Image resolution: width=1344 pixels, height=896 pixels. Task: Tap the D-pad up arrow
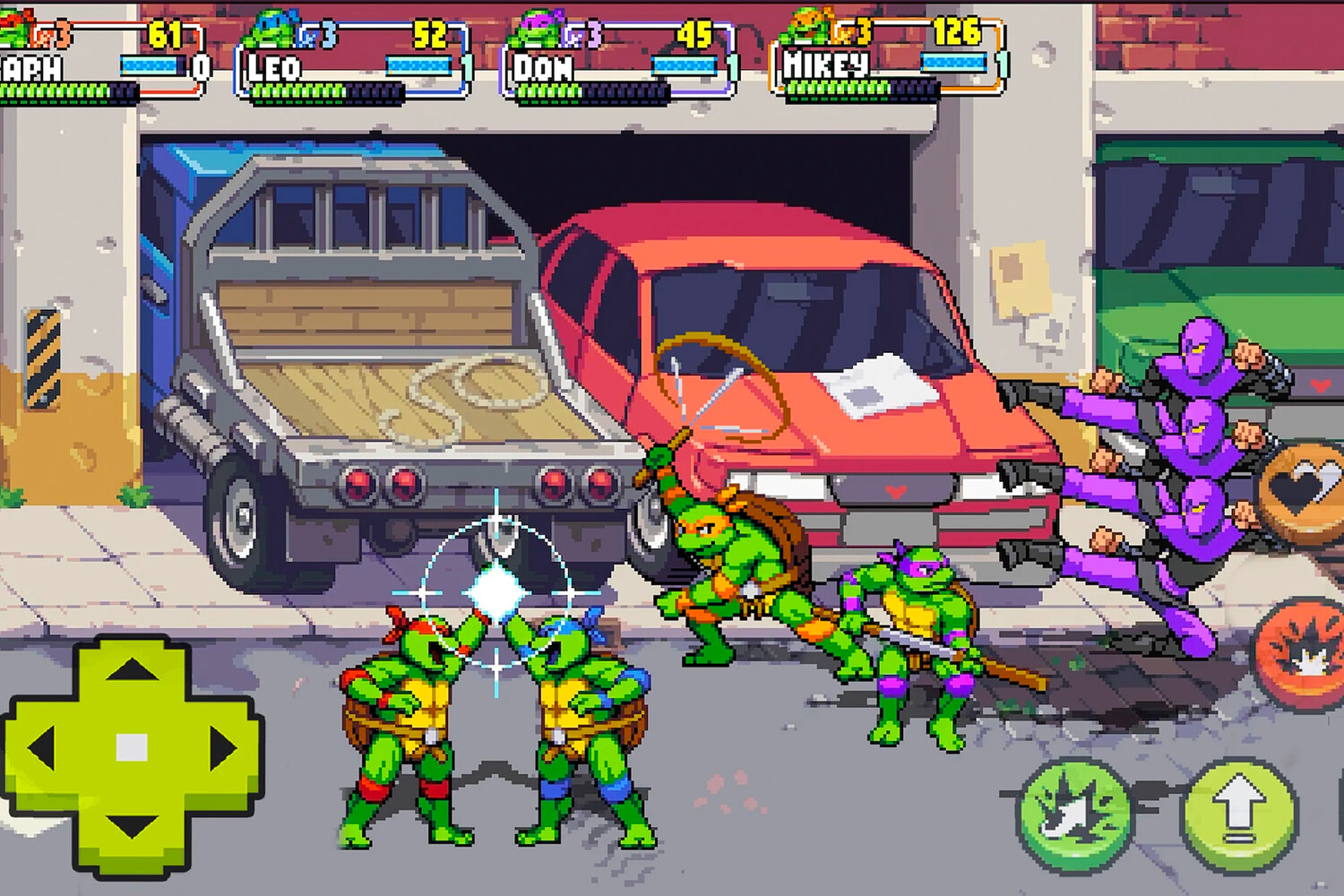tap(133, 670)
